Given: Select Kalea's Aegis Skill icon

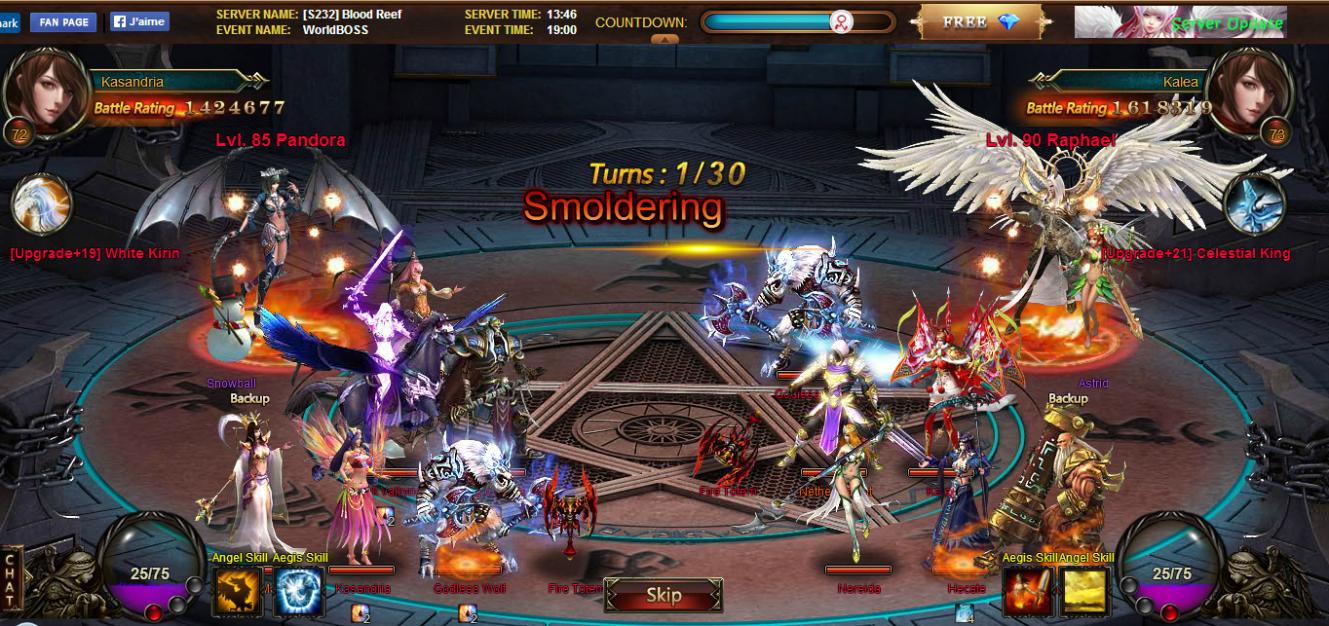Looking at the screenshot, I should click(x=1027, y=591).
